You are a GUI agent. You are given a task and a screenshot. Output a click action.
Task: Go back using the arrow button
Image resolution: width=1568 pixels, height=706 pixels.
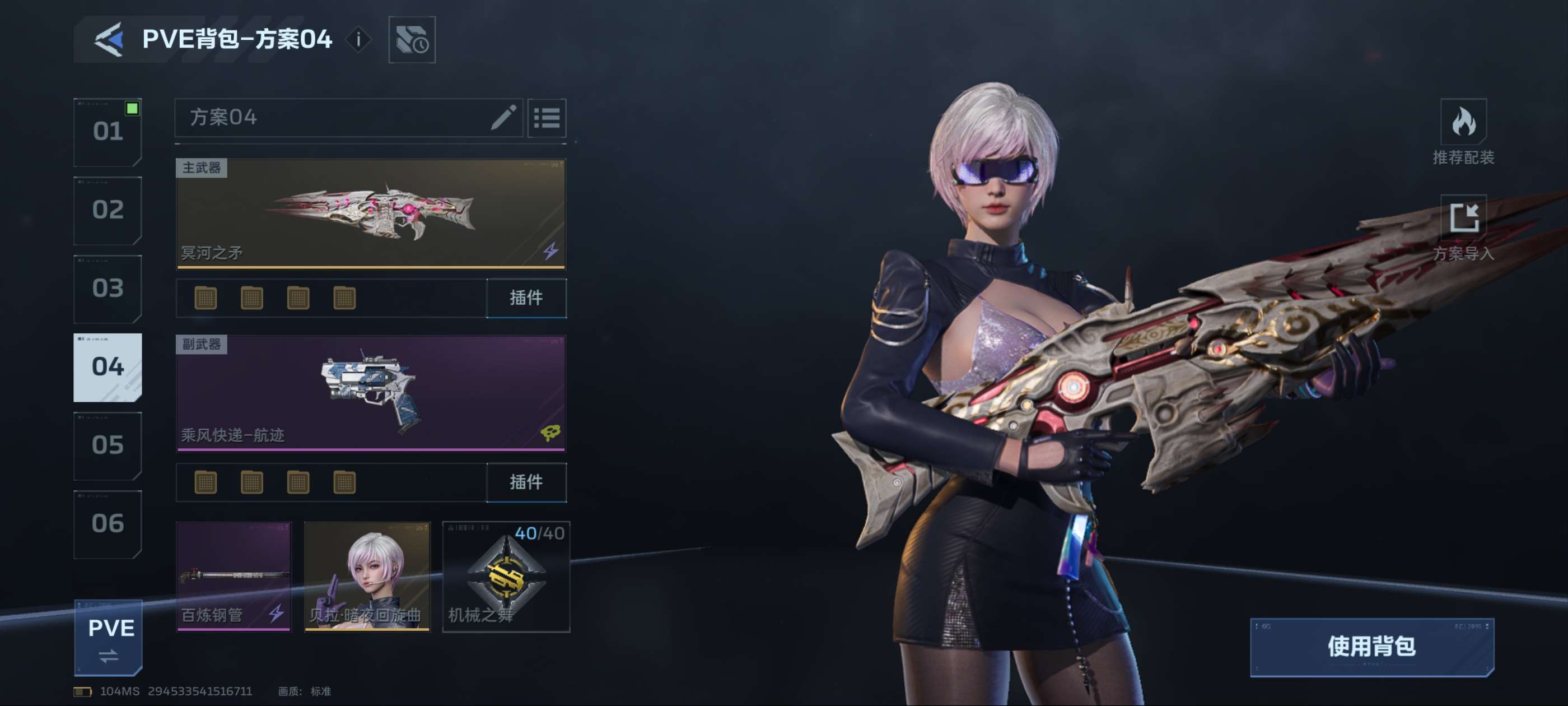109,40
